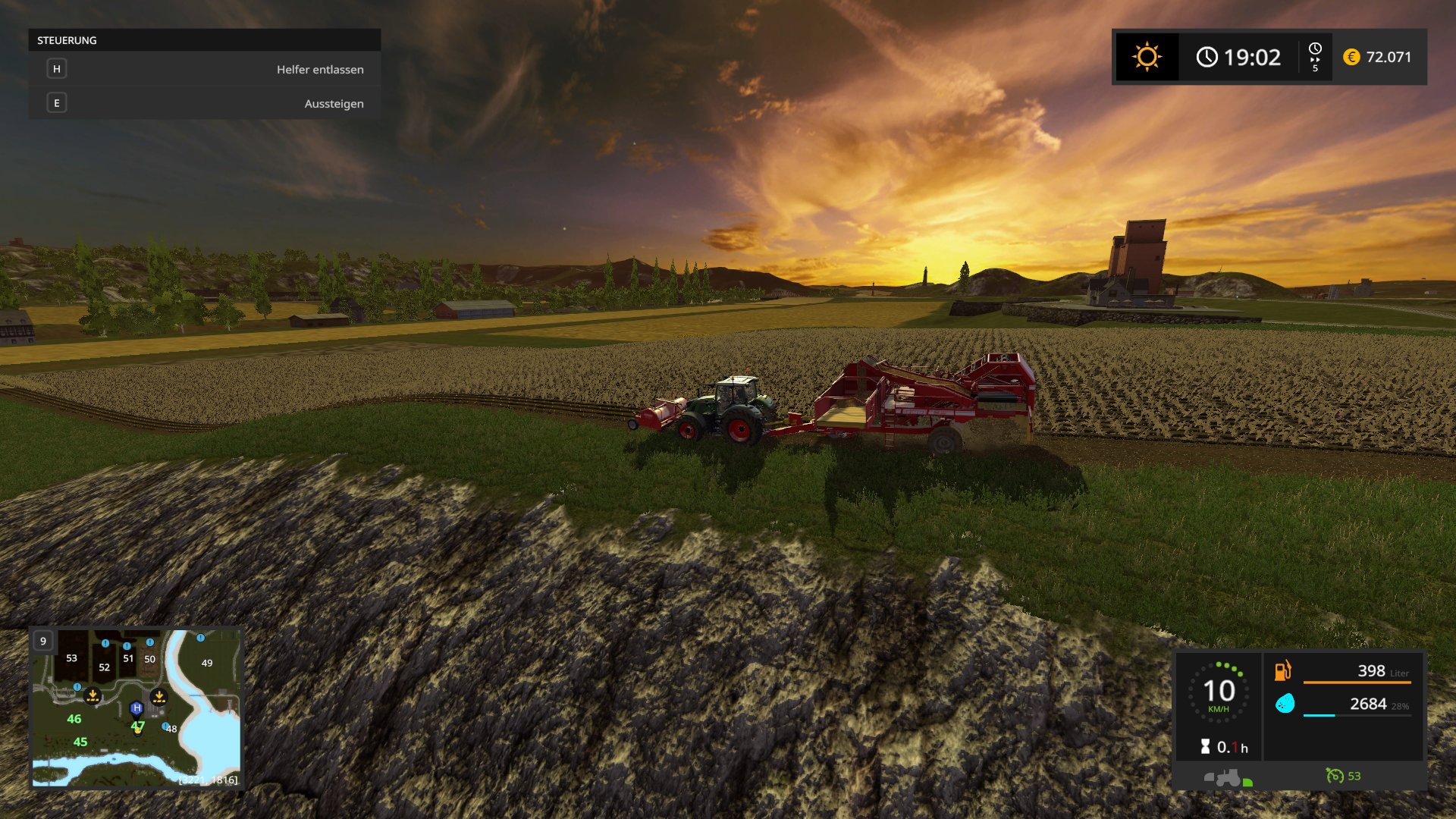Image resolution: width=1456 pixels, height=819 pixels.
Task: Click the fuel pump icon
Action: coord(1282,670)
